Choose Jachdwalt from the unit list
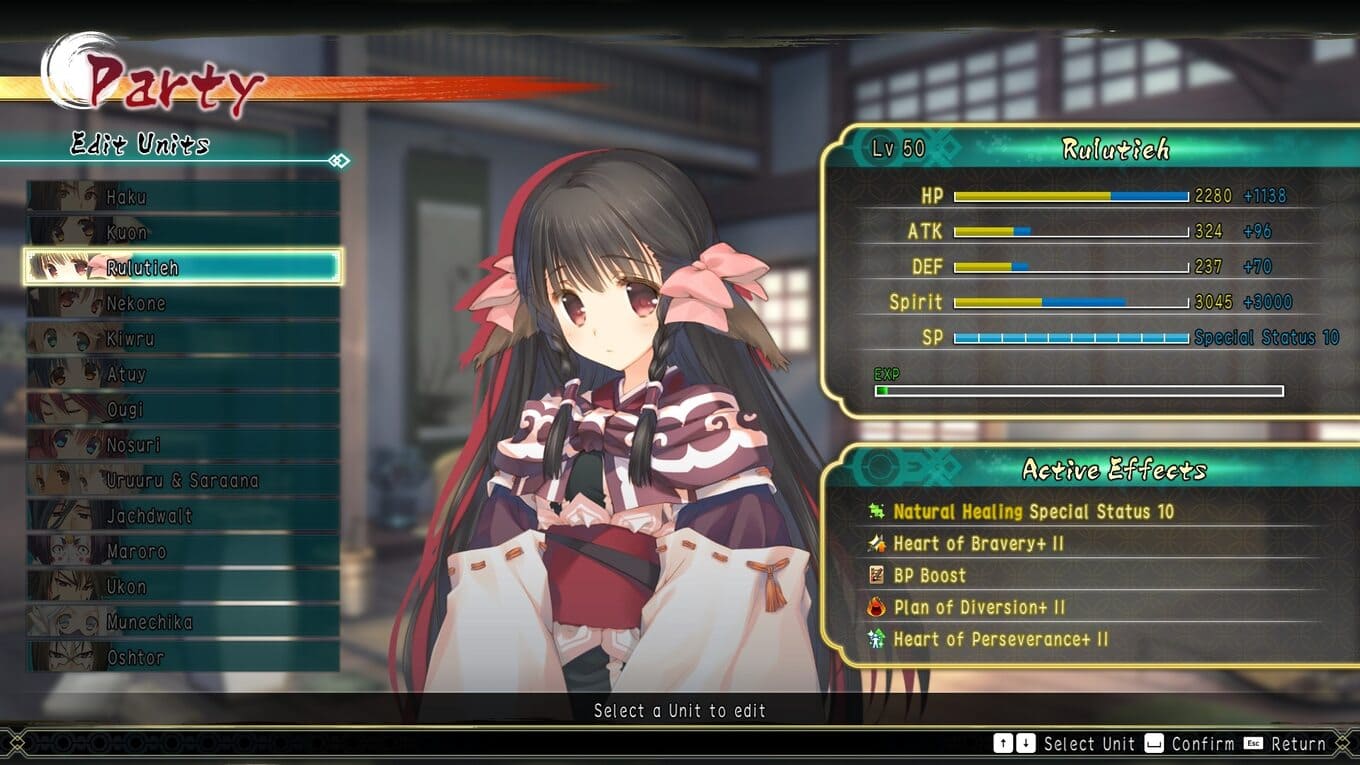Viewport: 1360px width, 765px height. [x=183, y=516]
